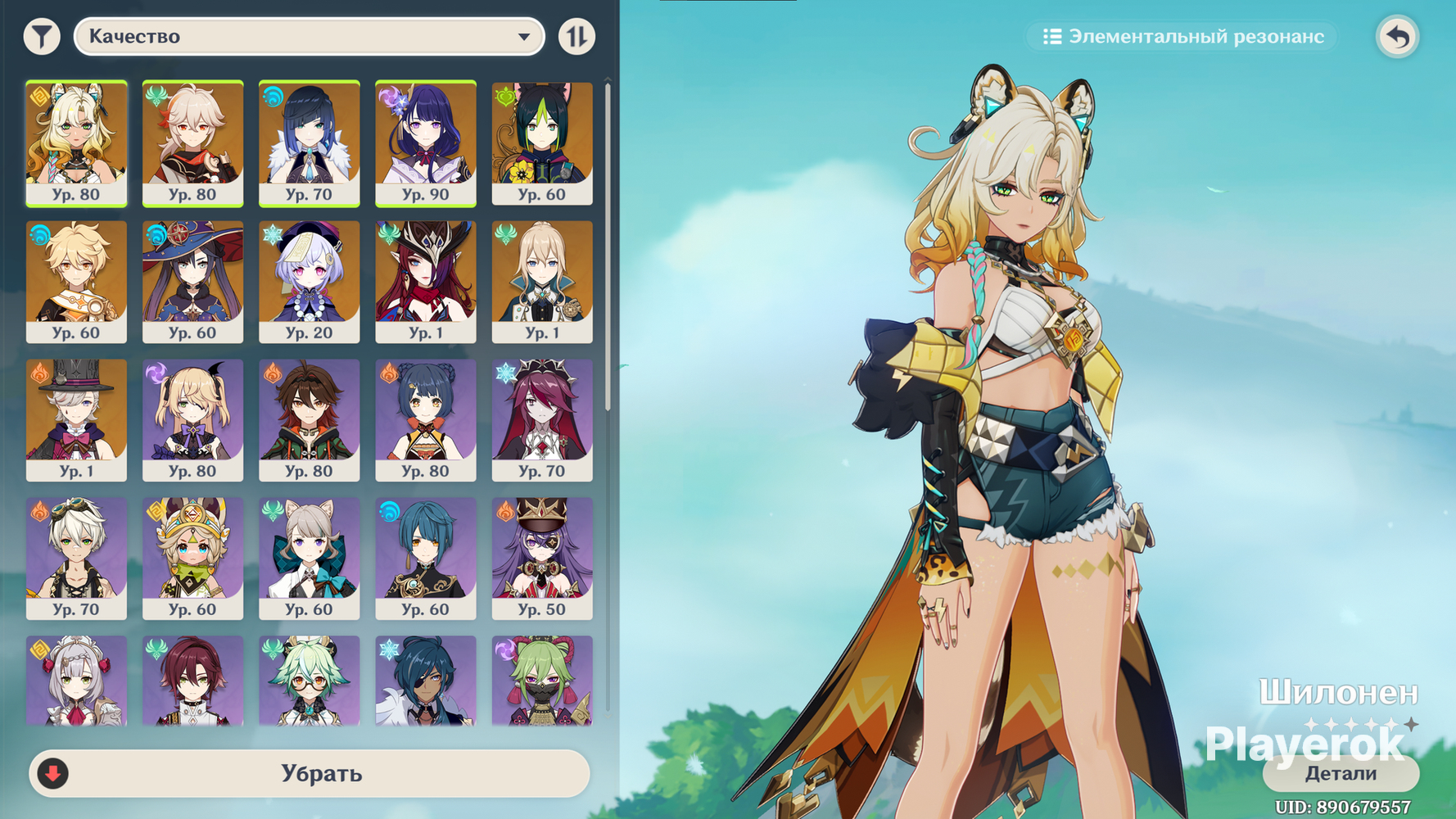Select the Qiqi level 20 card

tap(309, 281)
